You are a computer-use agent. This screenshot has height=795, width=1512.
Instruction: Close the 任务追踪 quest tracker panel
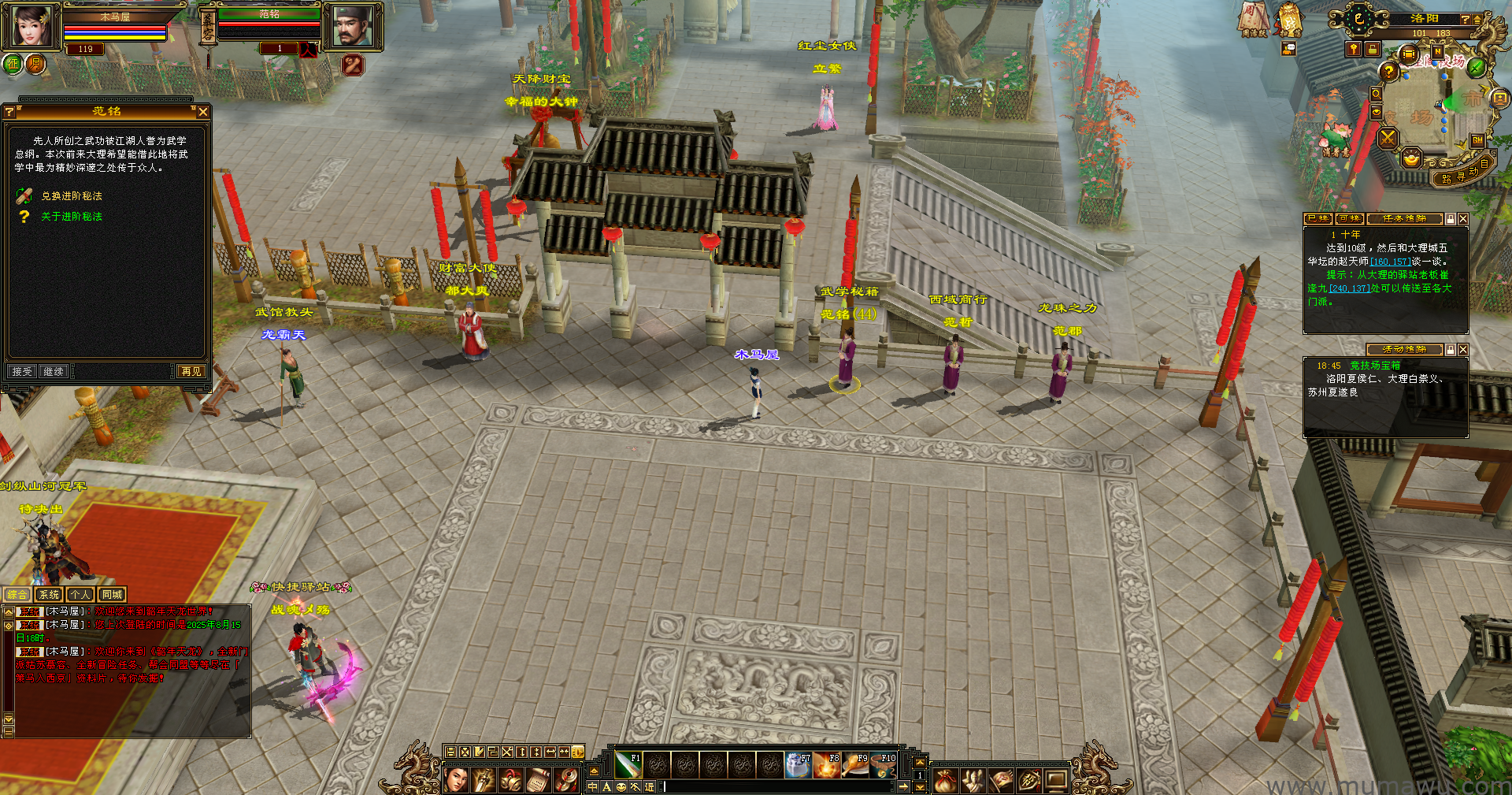[x=1463, y=219]
